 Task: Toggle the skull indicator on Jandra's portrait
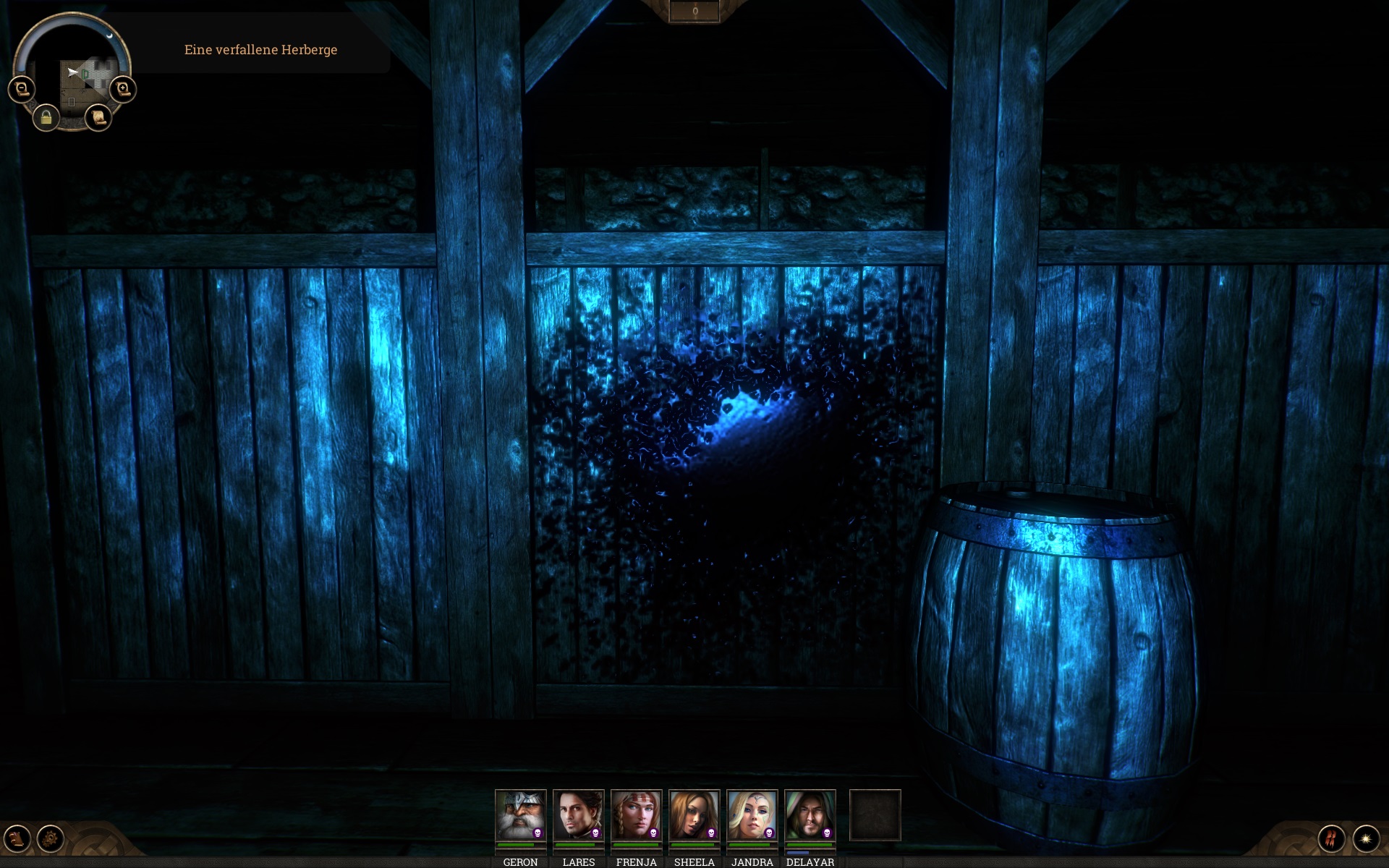(770, 833)
